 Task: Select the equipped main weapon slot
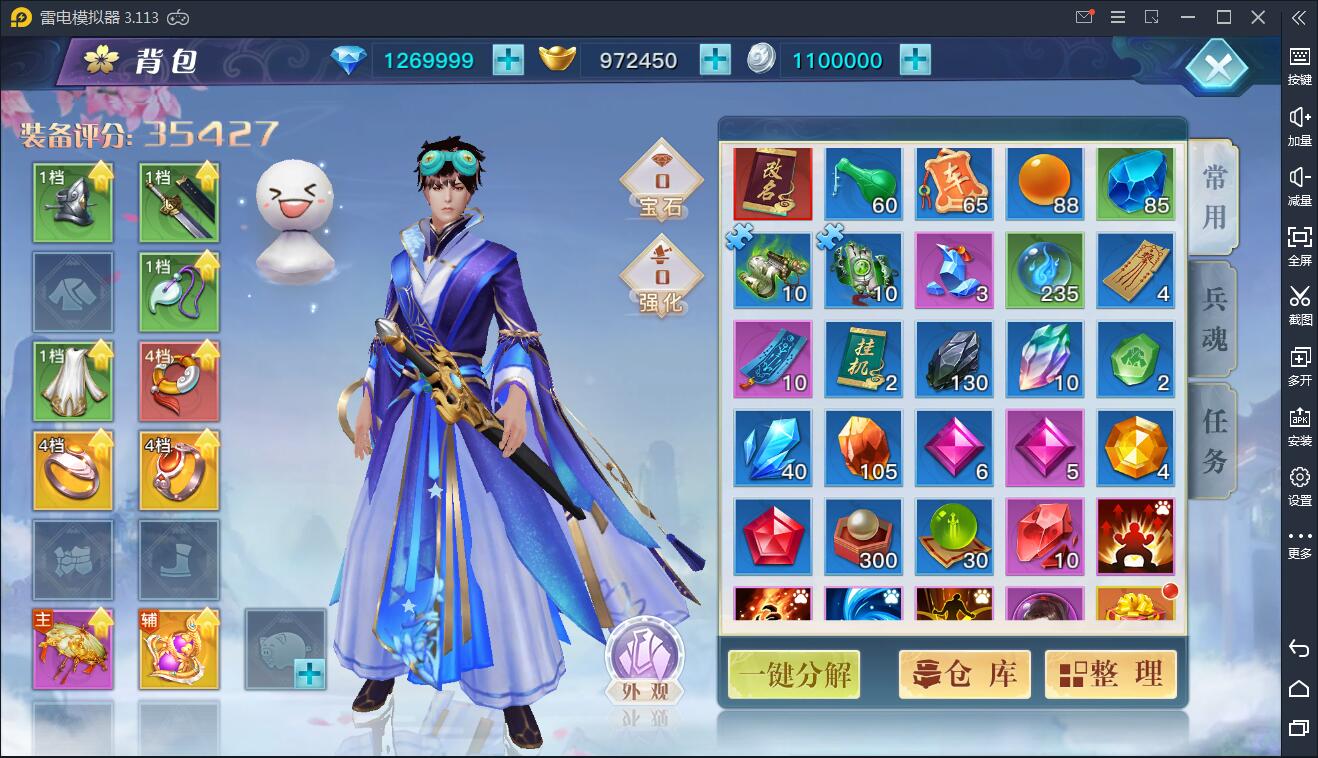(x=179, y=202)
